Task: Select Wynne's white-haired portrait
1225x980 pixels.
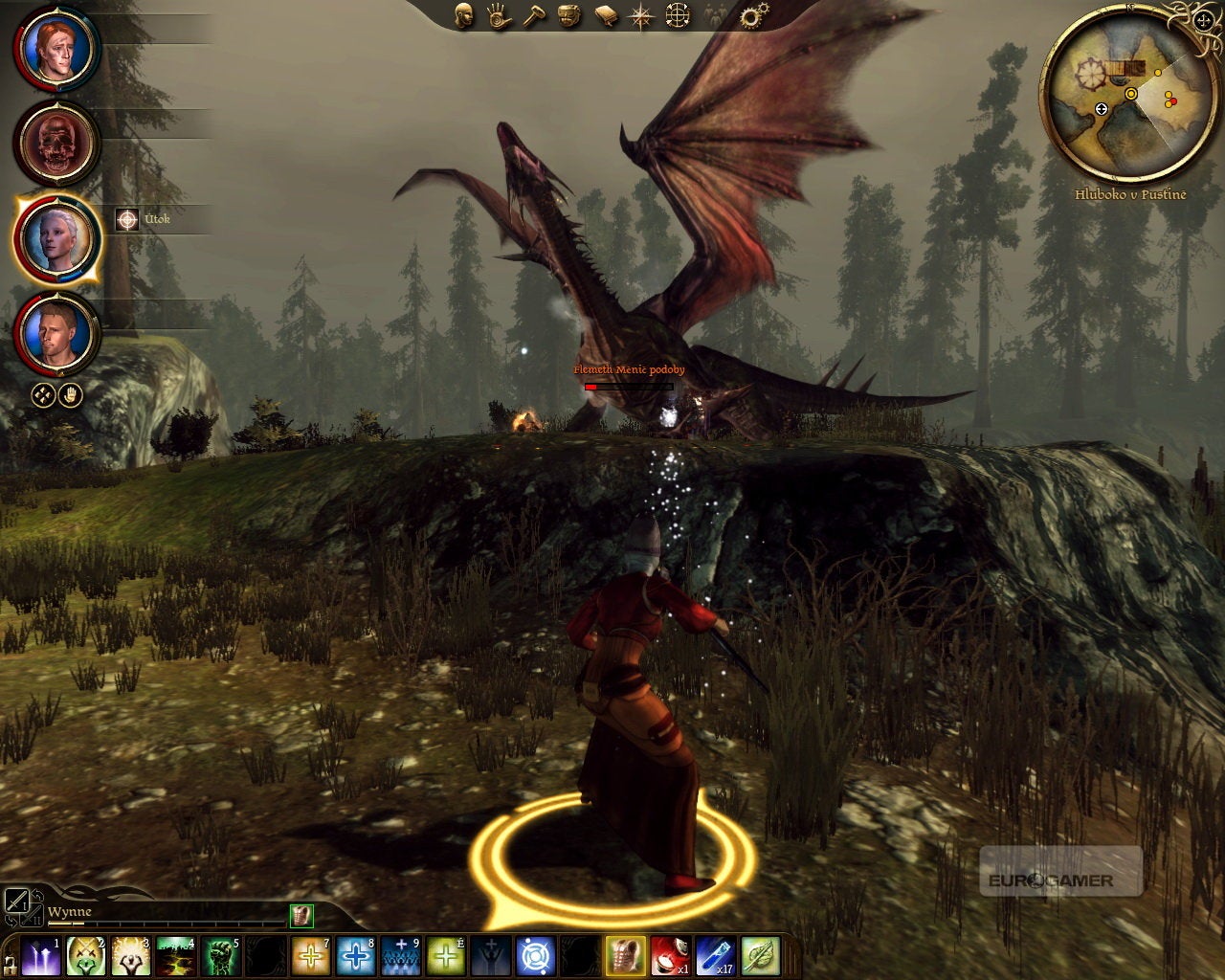Action: 56,237
